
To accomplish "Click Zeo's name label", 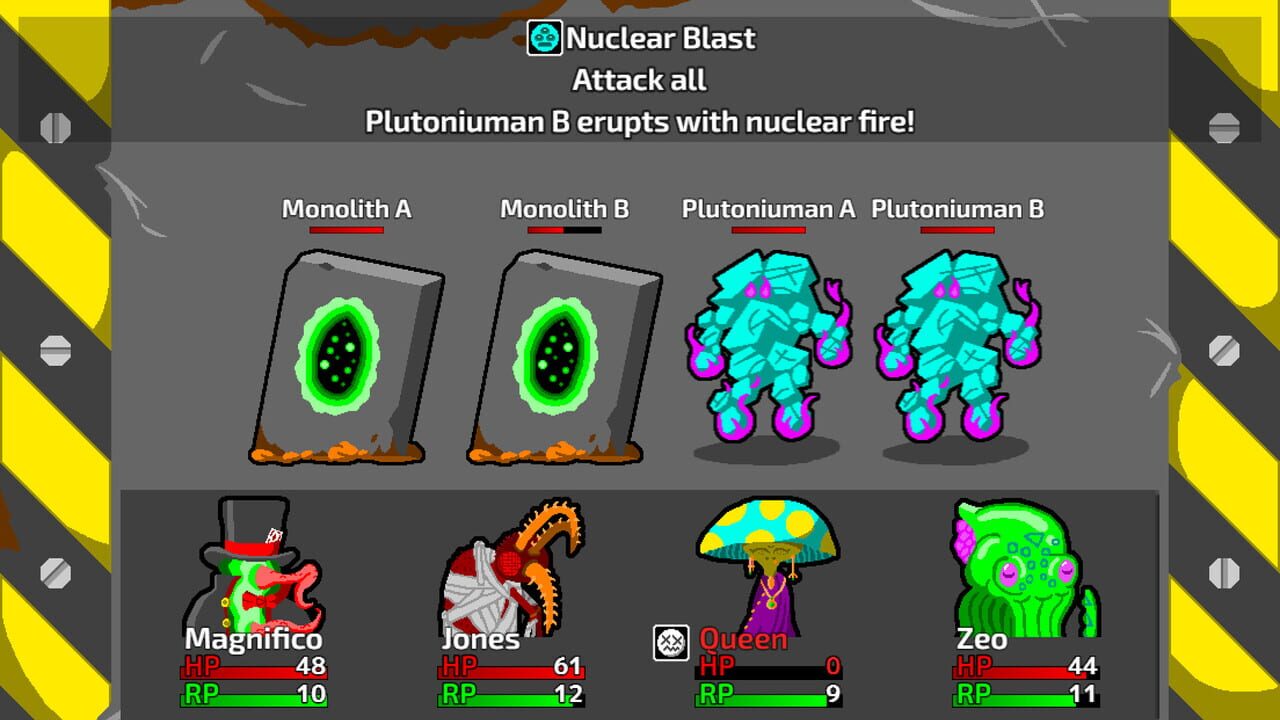I will point(981,639).
